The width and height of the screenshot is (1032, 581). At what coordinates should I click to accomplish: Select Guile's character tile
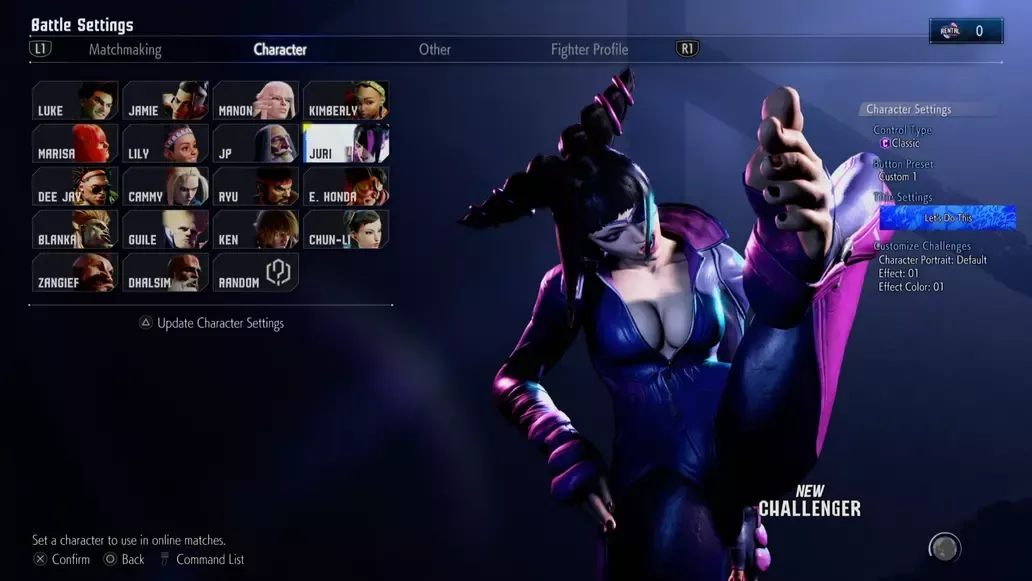pyautogui.click(x=165, y=230)
